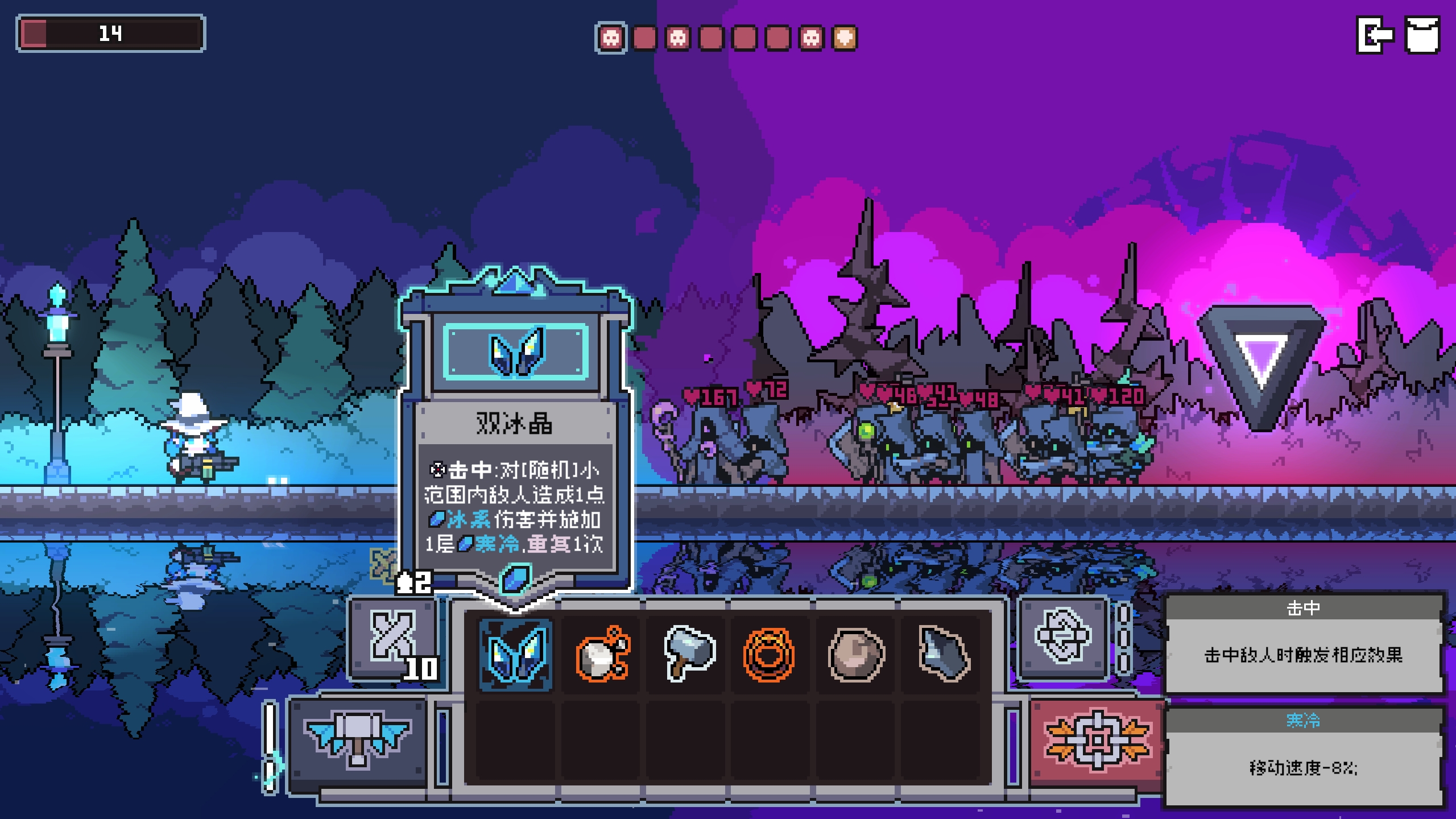Viewport: 1456px width, 819px height.
Task: Select the twin ice crystal slot
Action: 516,655
